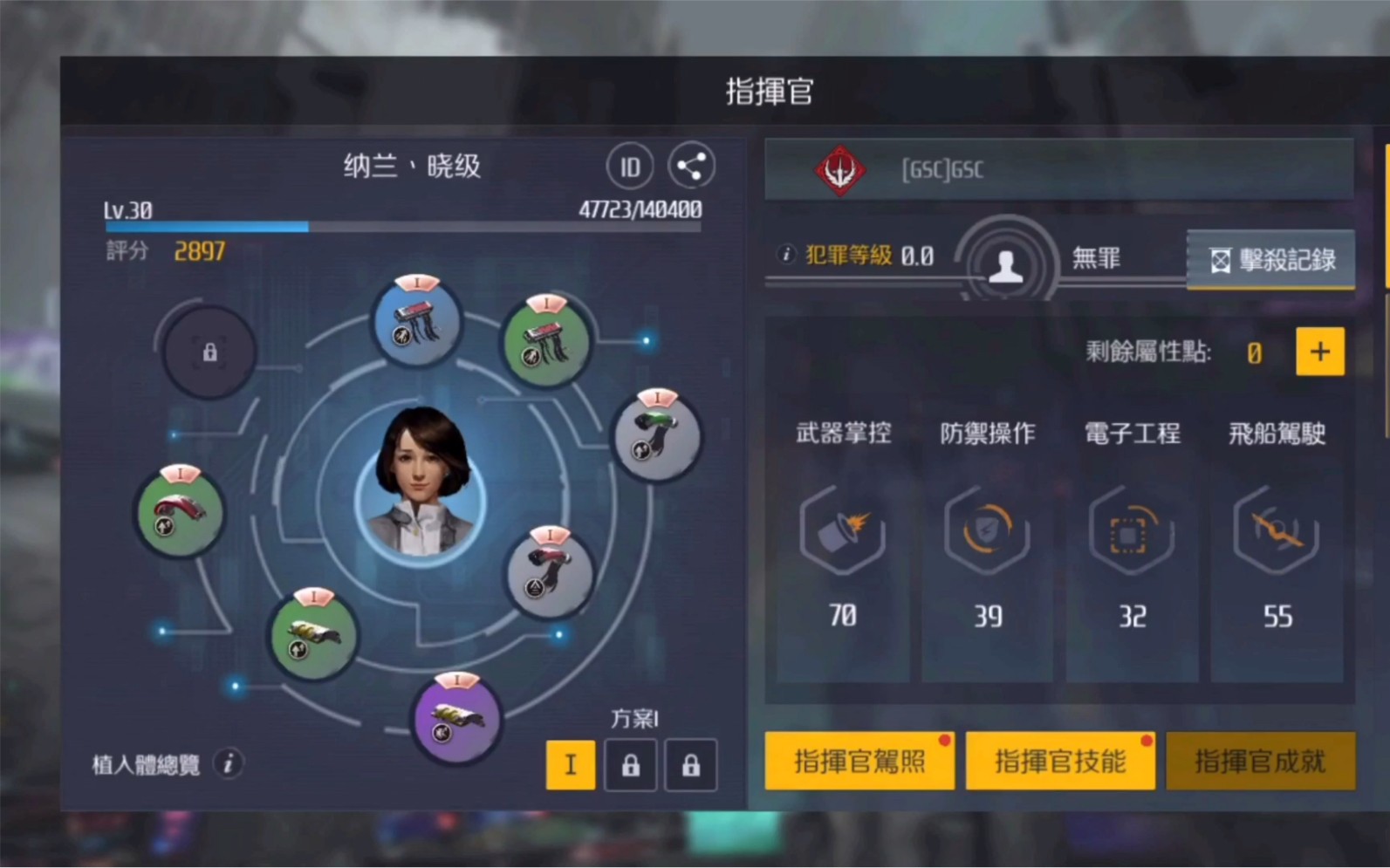Click the info icon beside 植入體總覽
1390x868 pixels.
pyautogui.click(x=229, y=765)
